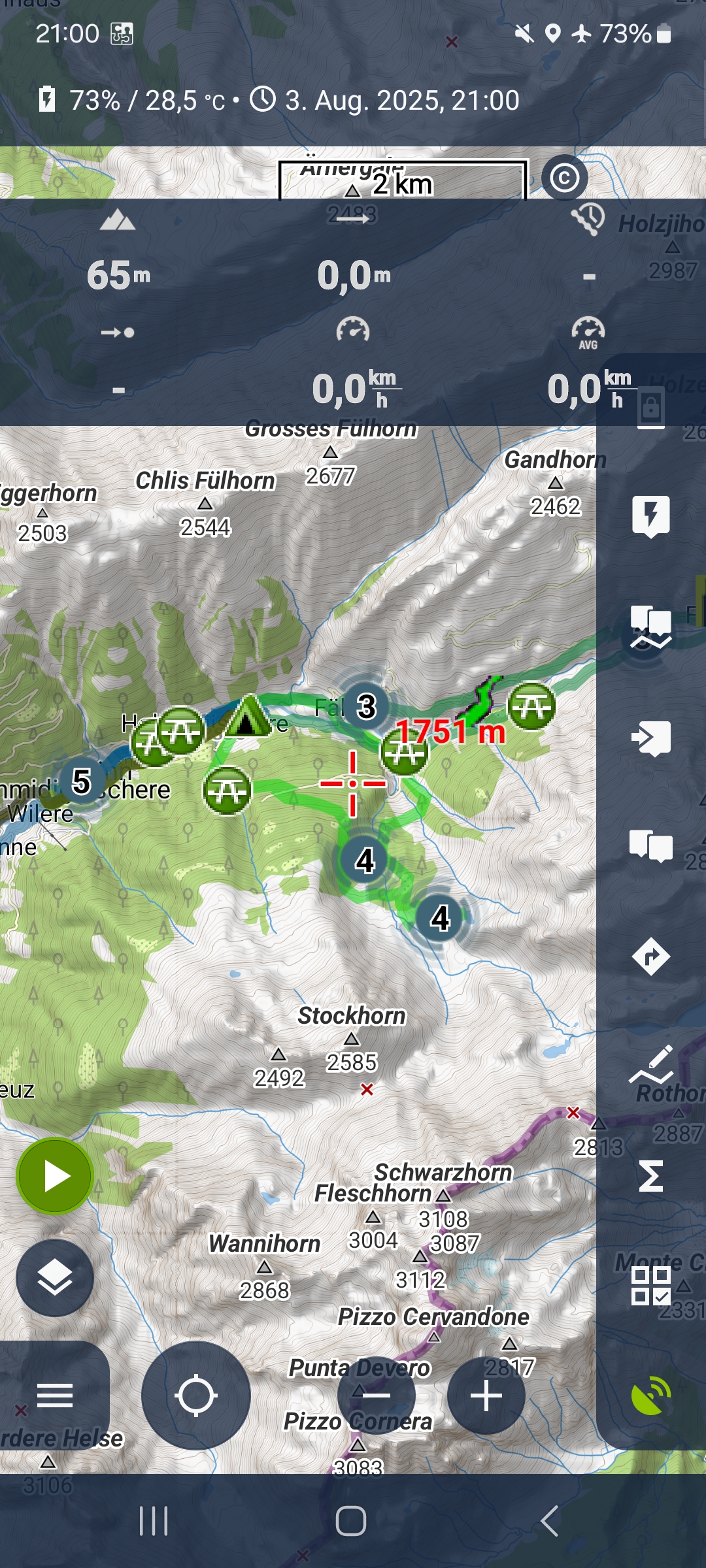Open the map layers button
Screen dimensions: 706x1568
pos(55,1278)
